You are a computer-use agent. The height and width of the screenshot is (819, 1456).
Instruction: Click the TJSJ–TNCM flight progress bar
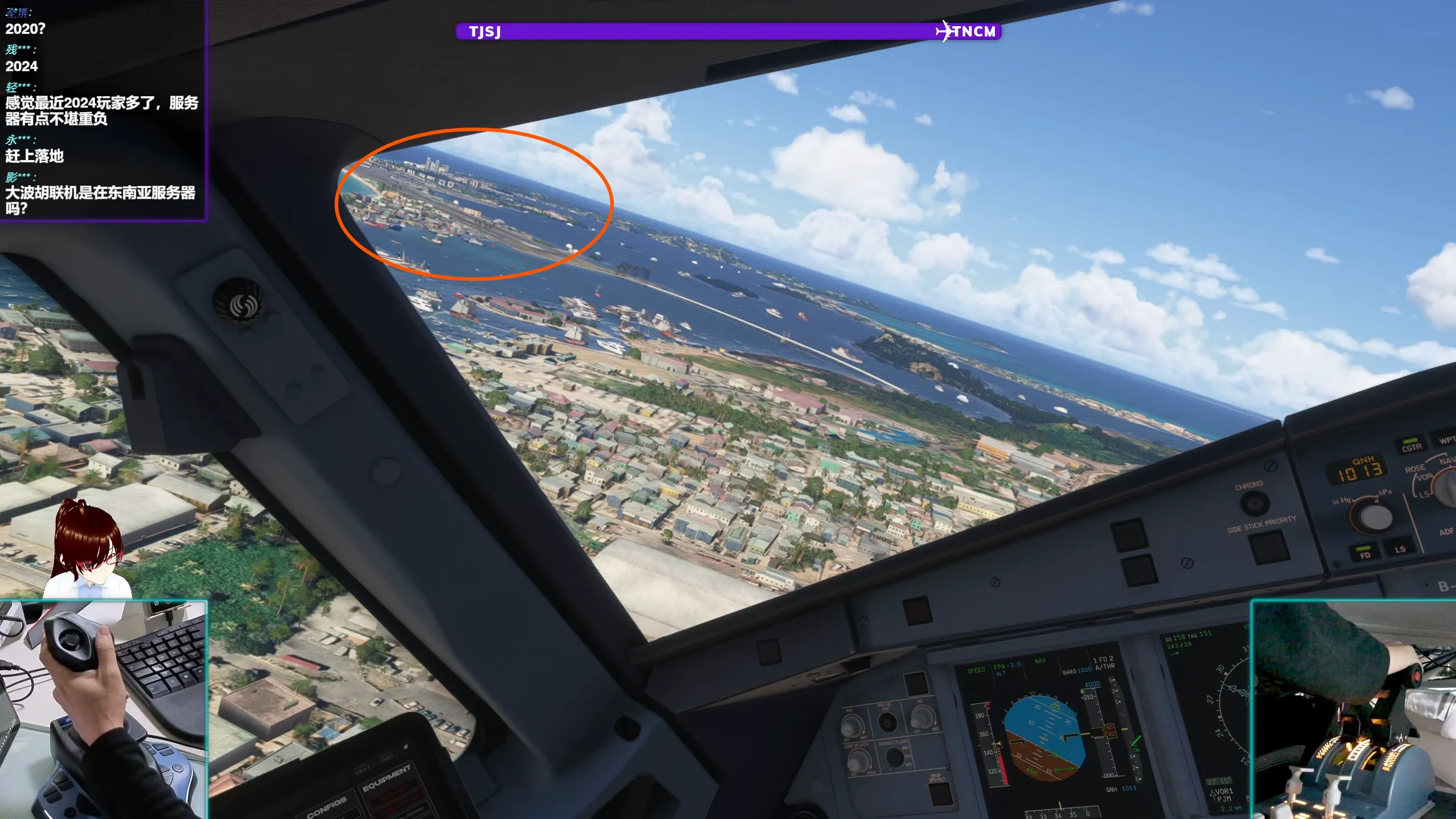tap(728, 31)
